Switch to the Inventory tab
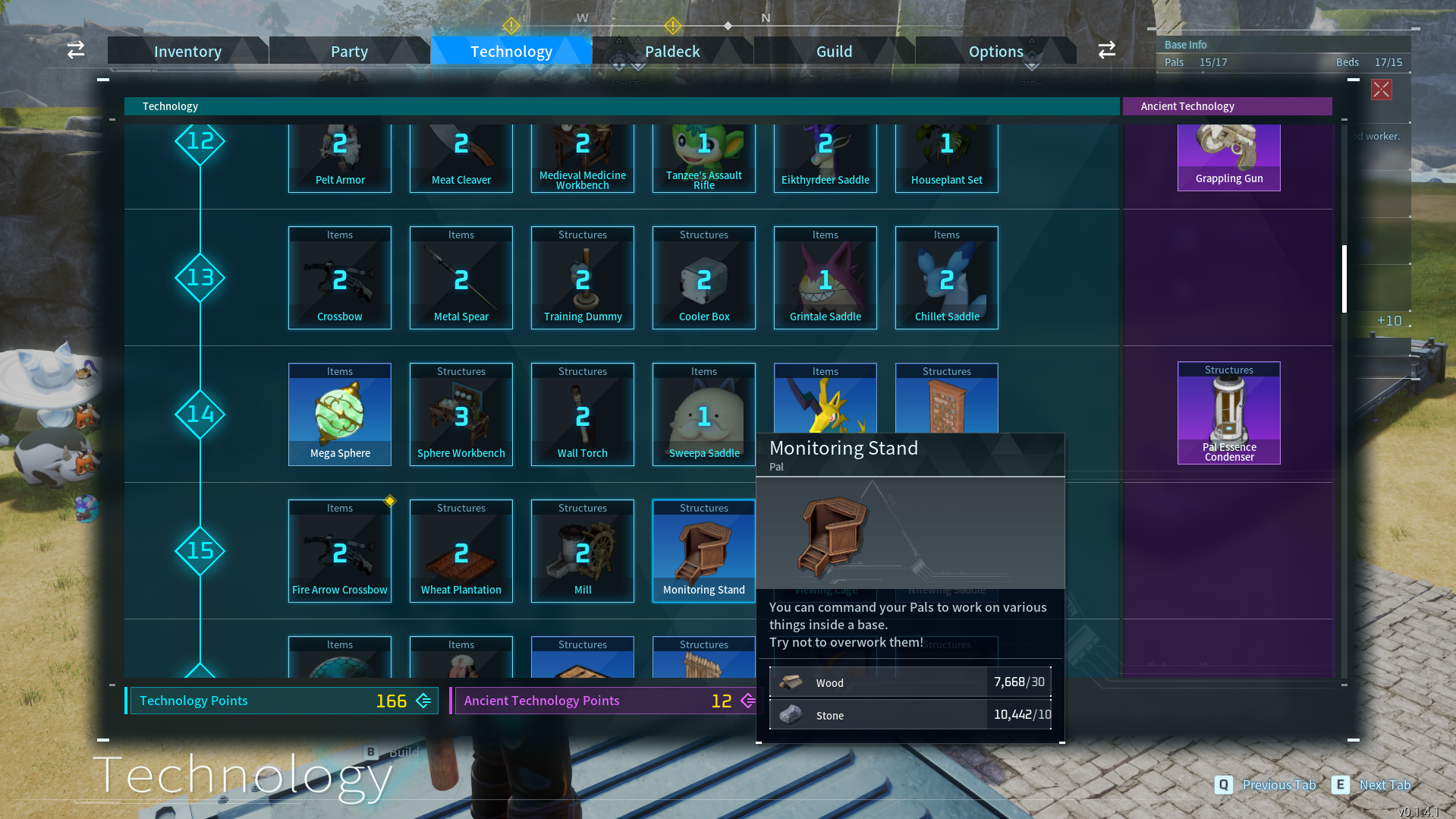 point(187,52)
